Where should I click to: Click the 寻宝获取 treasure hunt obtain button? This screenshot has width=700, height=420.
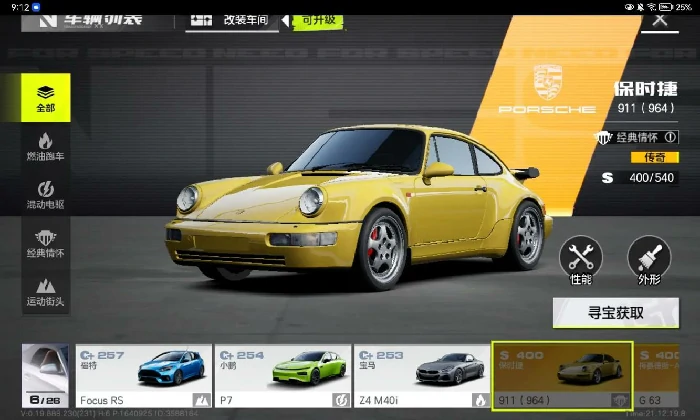(x=615, y=313)
